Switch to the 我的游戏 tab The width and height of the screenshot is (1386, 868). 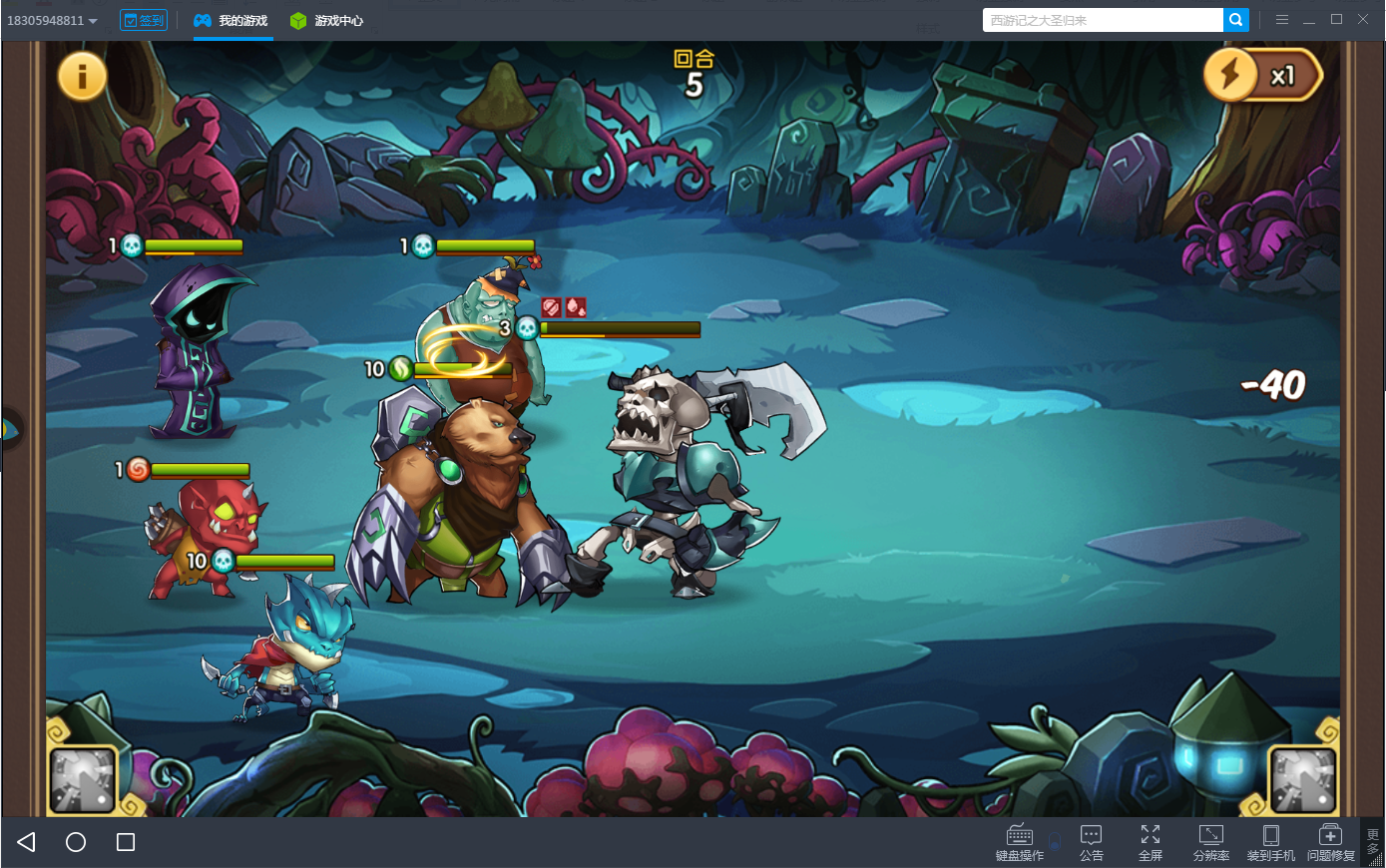coord(231,20)
